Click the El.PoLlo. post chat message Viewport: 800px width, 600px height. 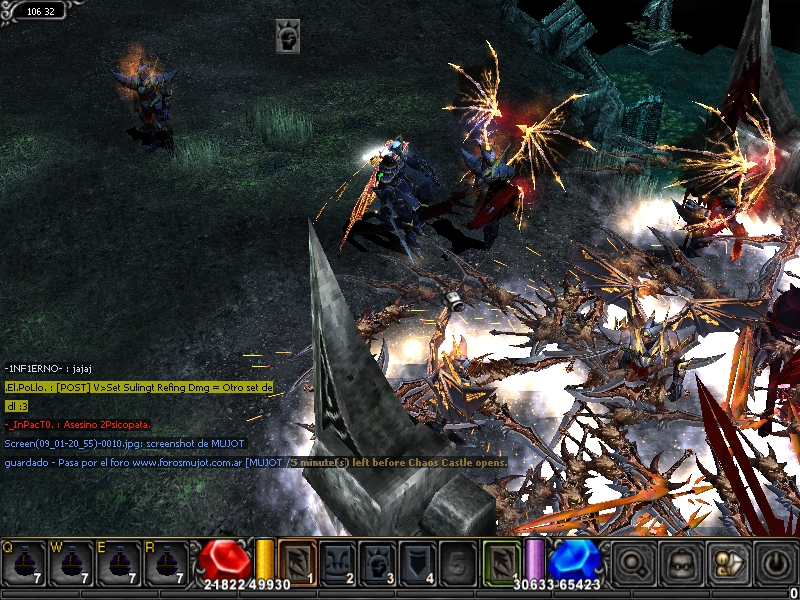[x=139, y=387]
